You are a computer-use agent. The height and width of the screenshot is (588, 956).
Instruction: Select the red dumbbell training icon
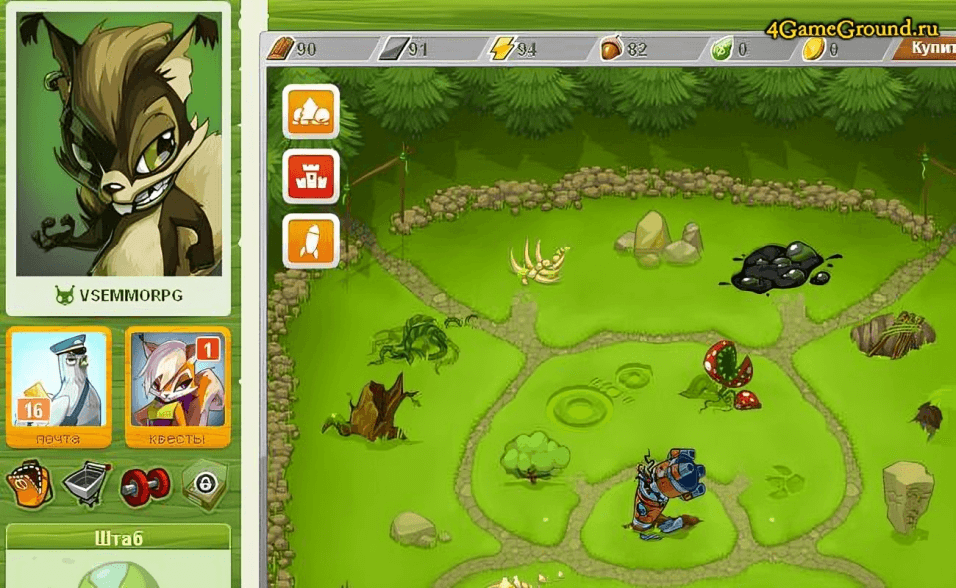pyautogui.click(x=145, y=486)
